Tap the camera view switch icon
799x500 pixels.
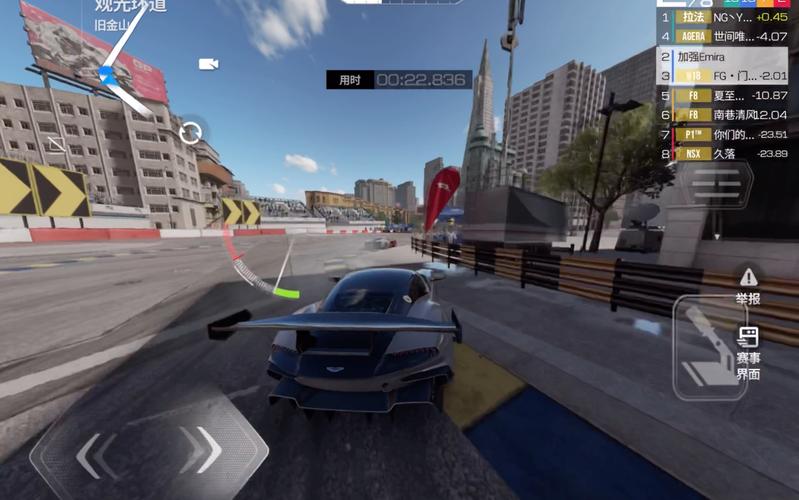(208, 64)
